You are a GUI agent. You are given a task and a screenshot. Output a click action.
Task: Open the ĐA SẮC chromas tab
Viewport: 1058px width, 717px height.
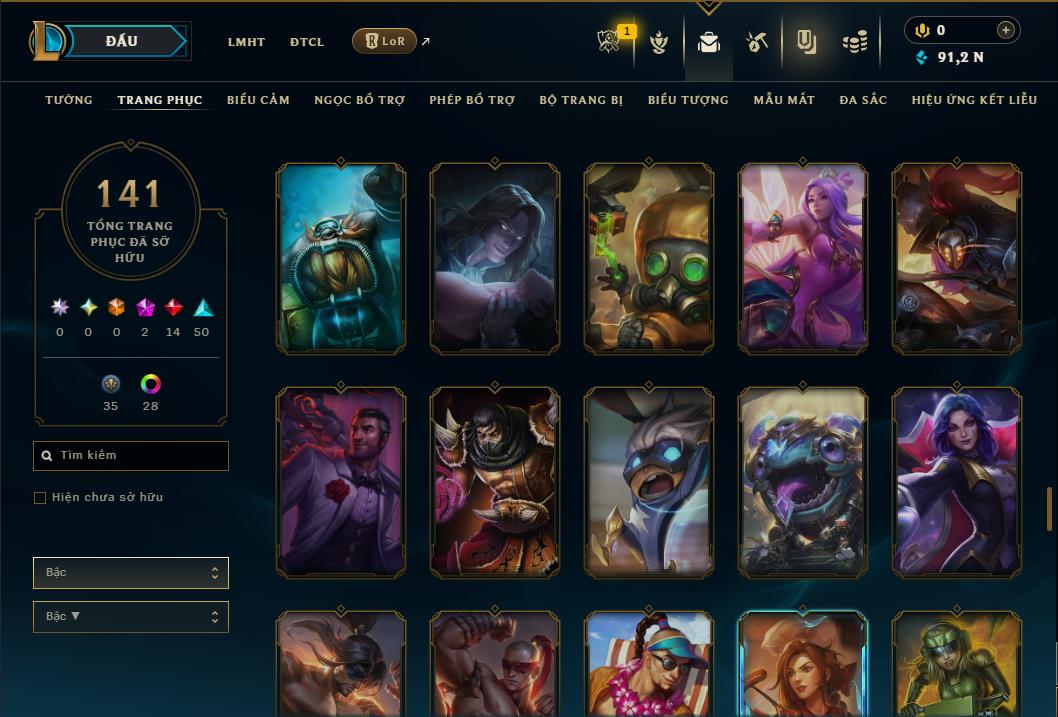[863, 100]
